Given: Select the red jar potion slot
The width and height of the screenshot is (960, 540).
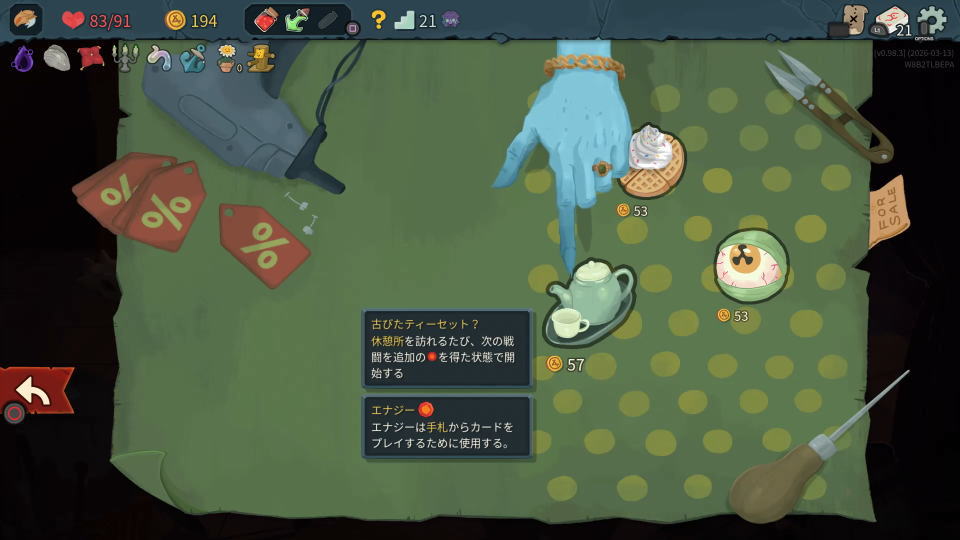Looking at the screenshot, I should pyautogui.click(x=266, y=20).
